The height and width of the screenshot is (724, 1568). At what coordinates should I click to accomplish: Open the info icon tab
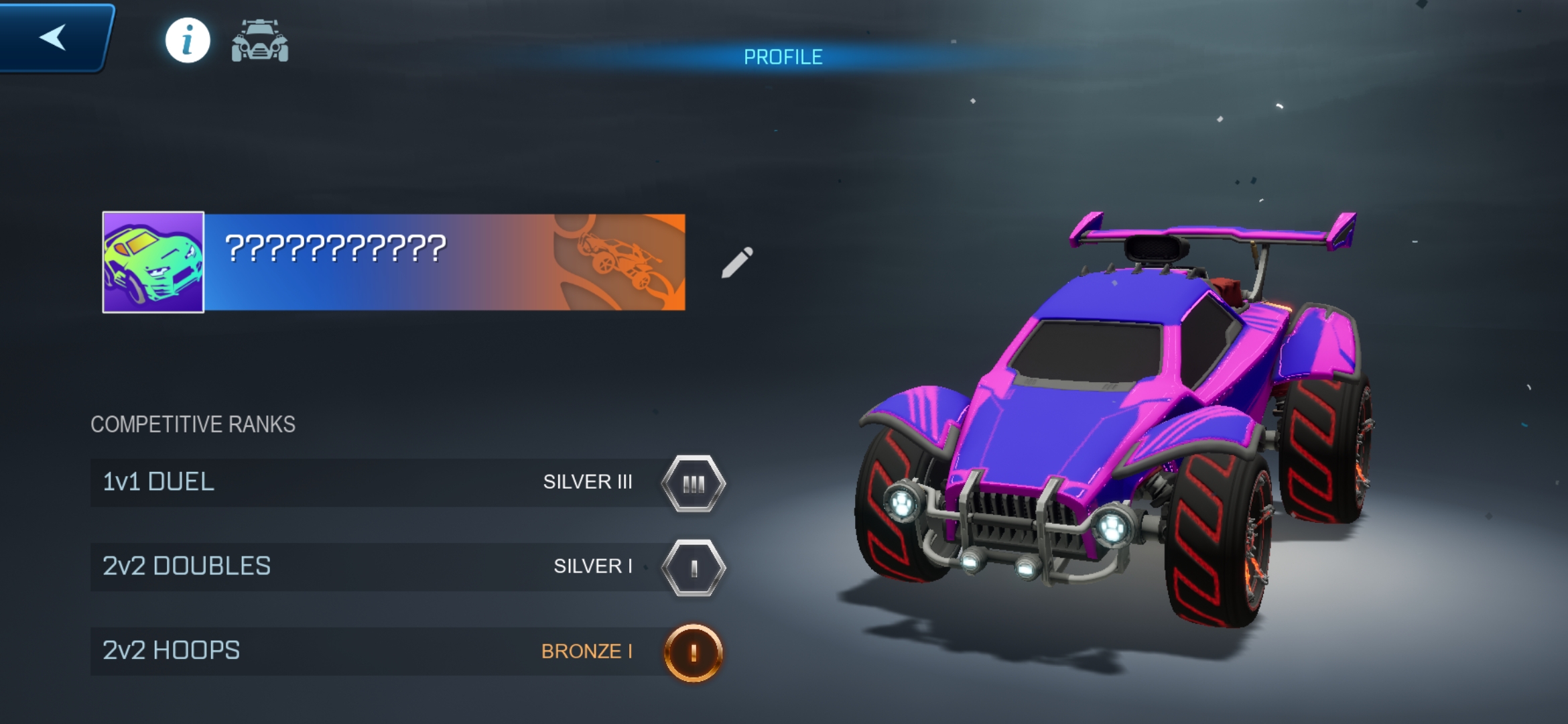188,41
